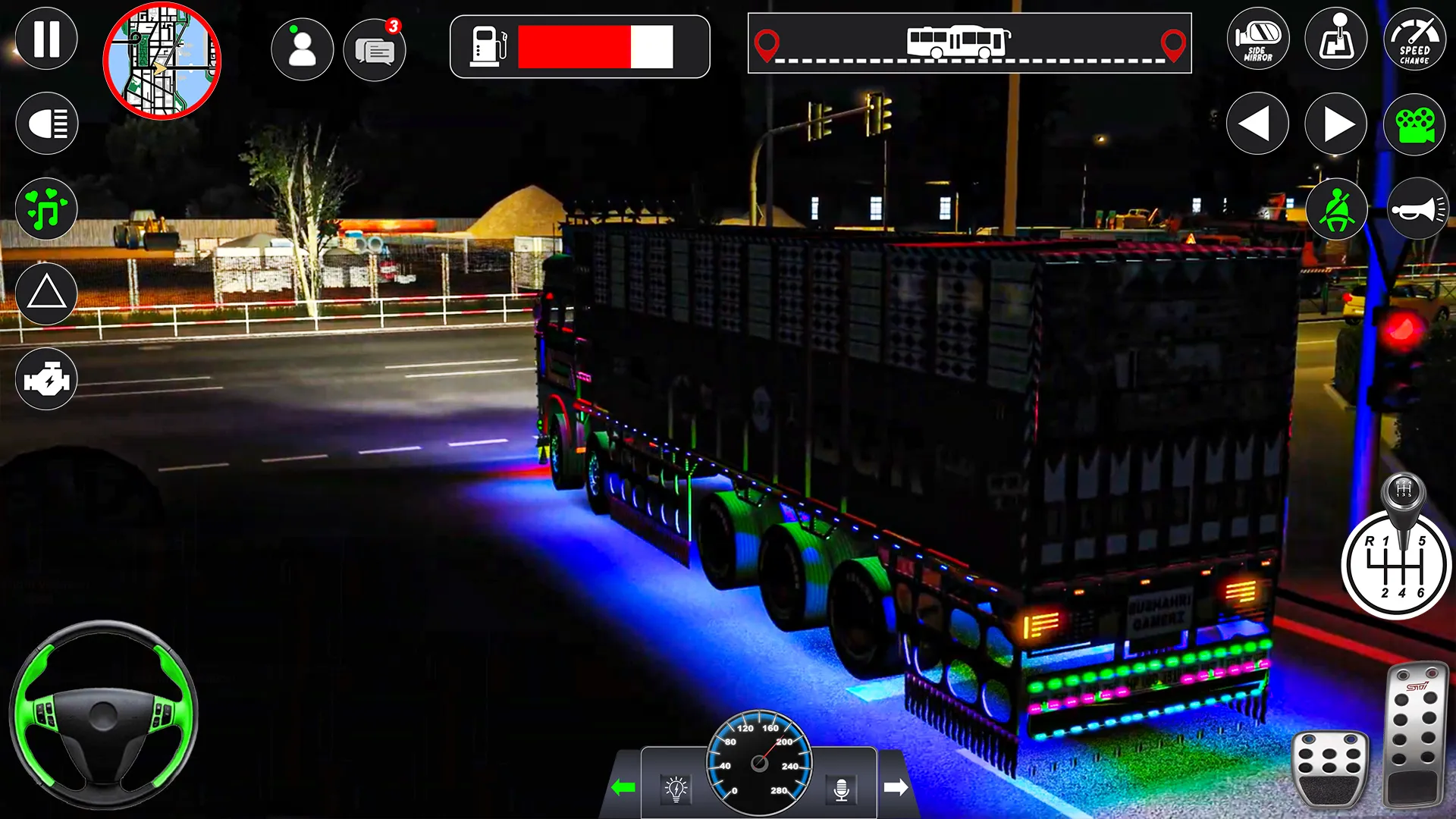
Task: Toggle the headlights
Action: coord(47,121)
